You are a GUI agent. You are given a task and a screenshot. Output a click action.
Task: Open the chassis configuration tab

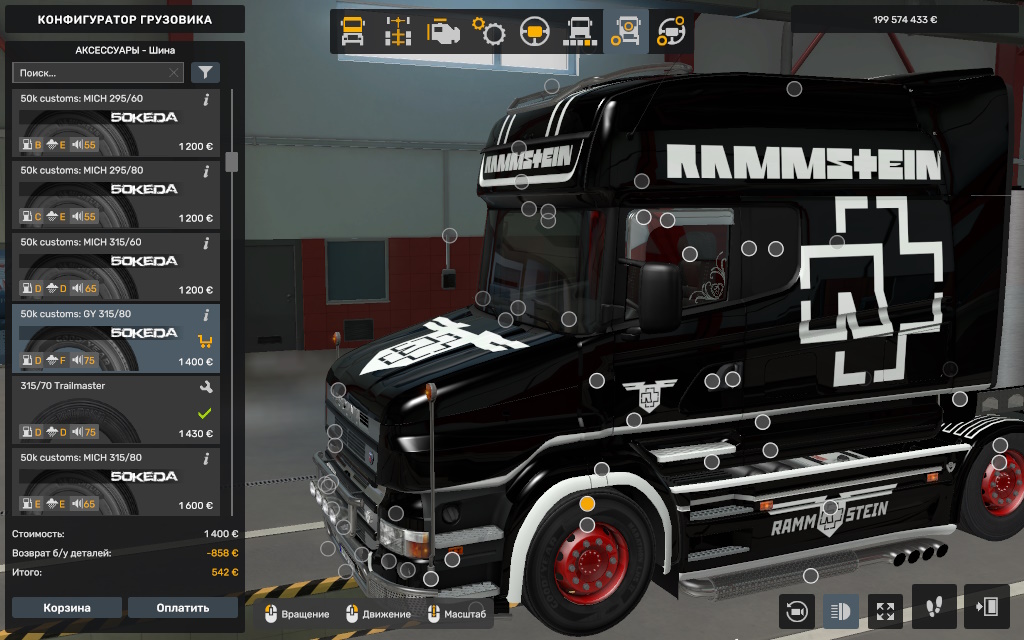point(399,32)
